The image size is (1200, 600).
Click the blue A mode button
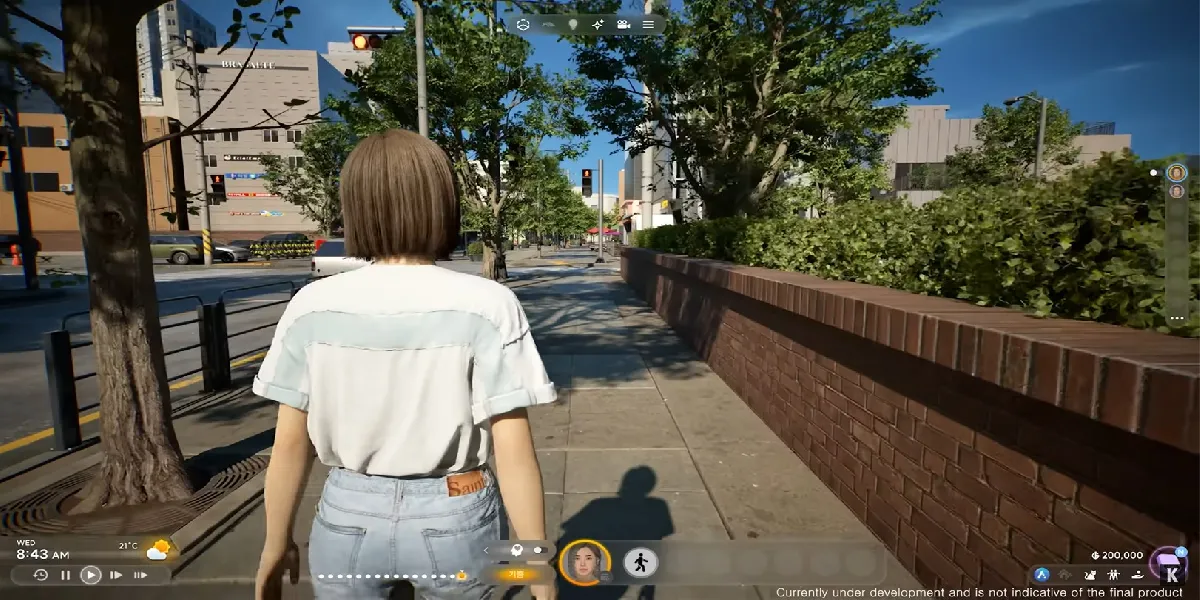[x=1042, y=575]
